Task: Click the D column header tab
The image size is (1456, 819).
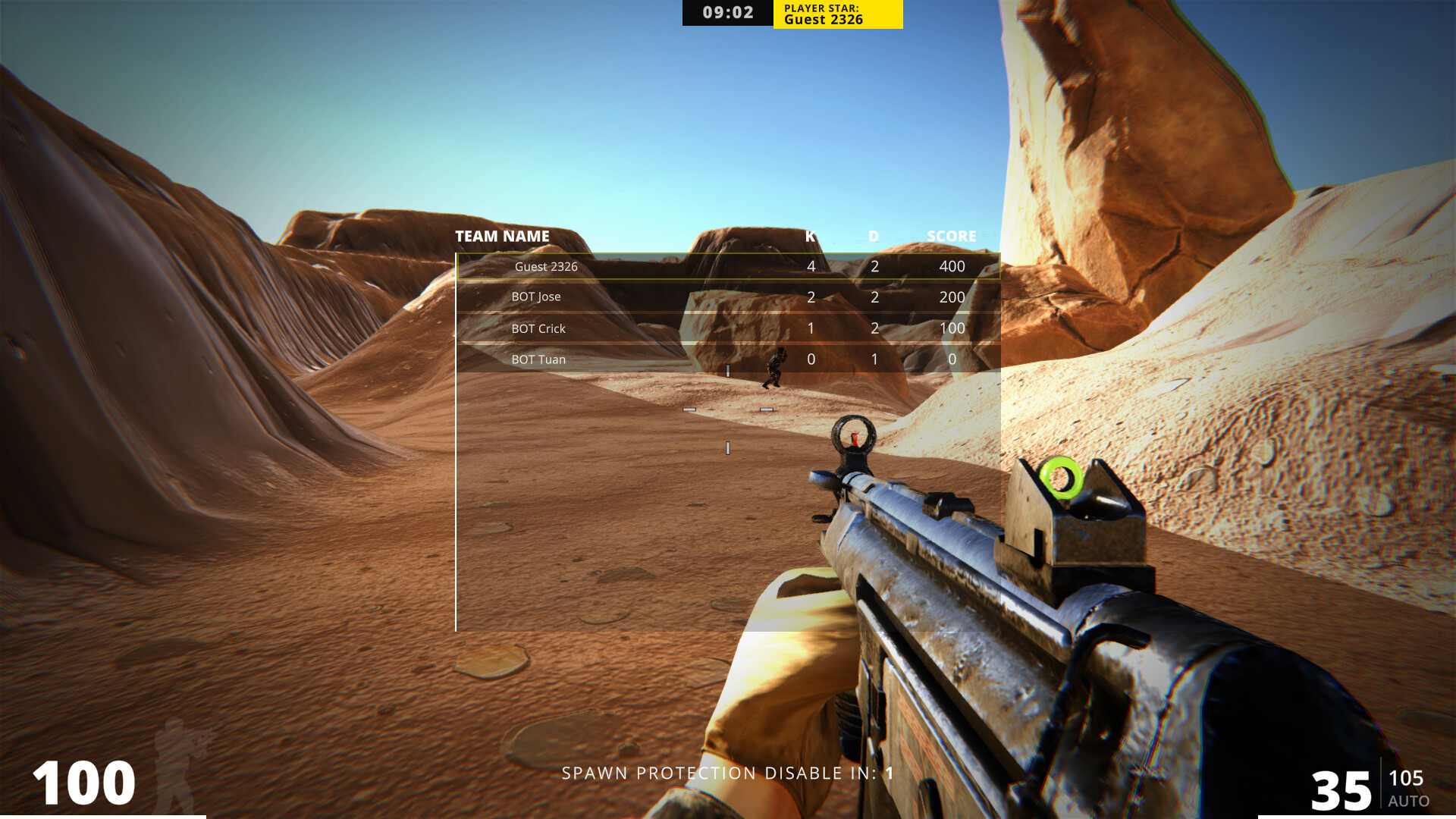Action: [872, 236]
